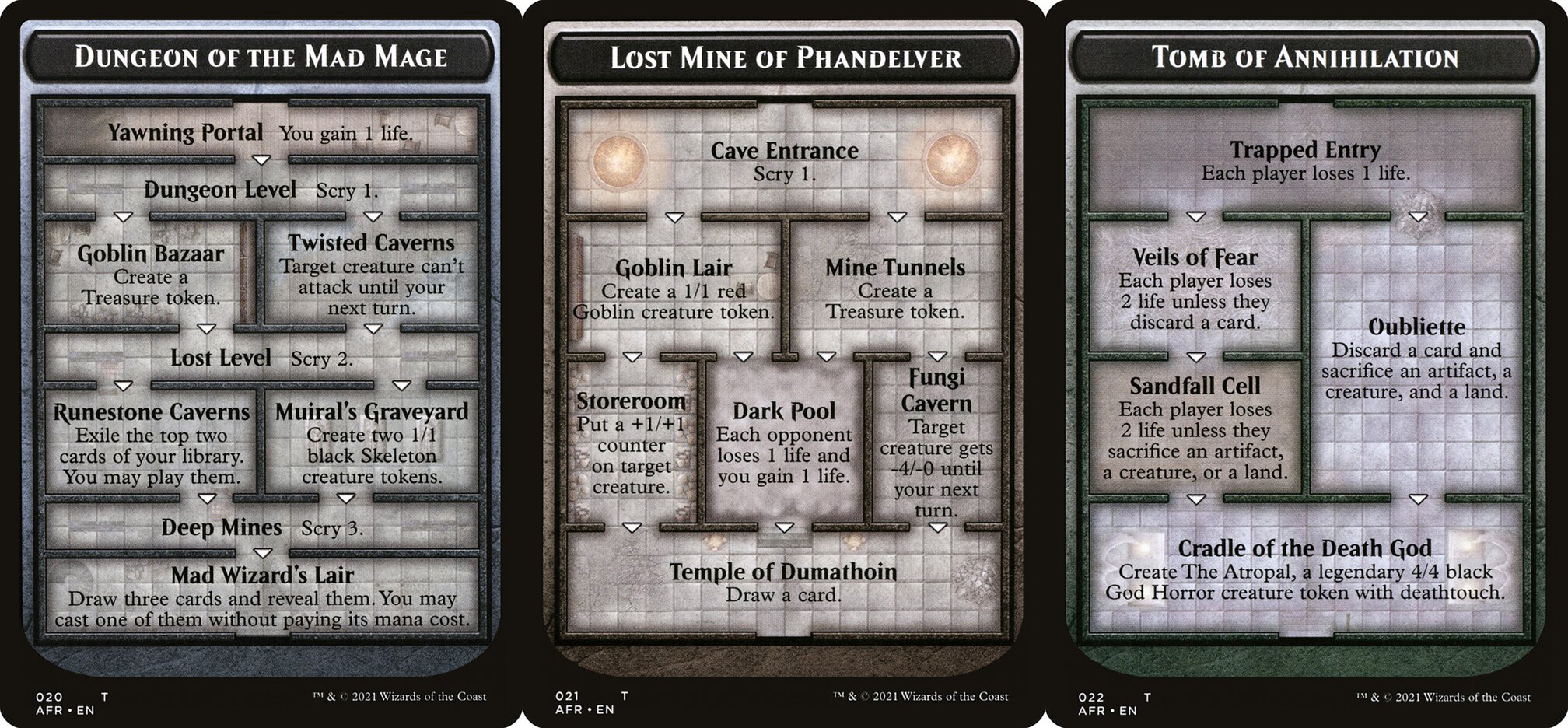
Task: Venture into the Dark Pool room
Action: point(784,443)
